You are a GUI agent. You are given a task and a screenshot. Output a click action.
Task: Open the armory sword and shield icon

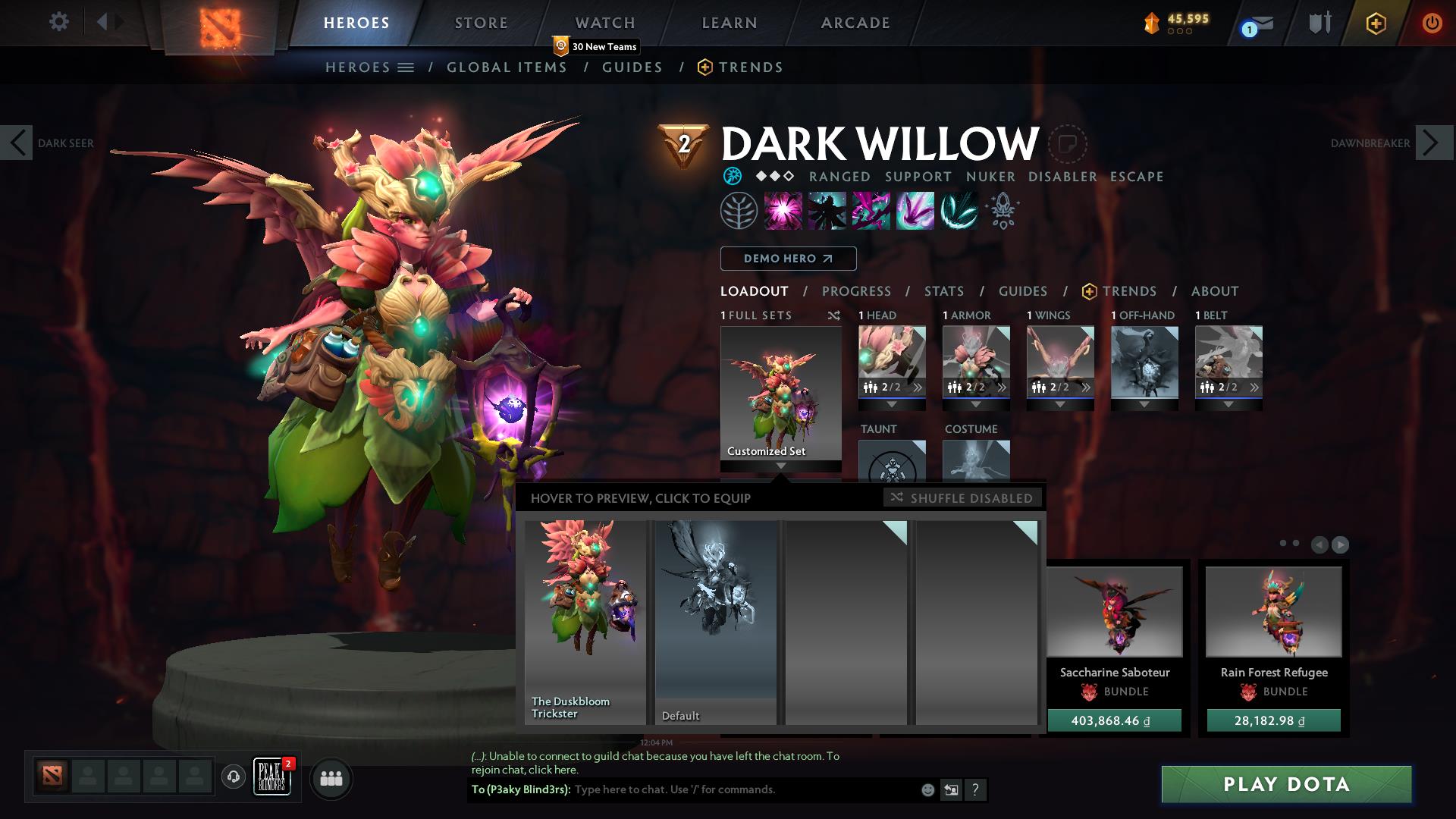point(1318,23)
